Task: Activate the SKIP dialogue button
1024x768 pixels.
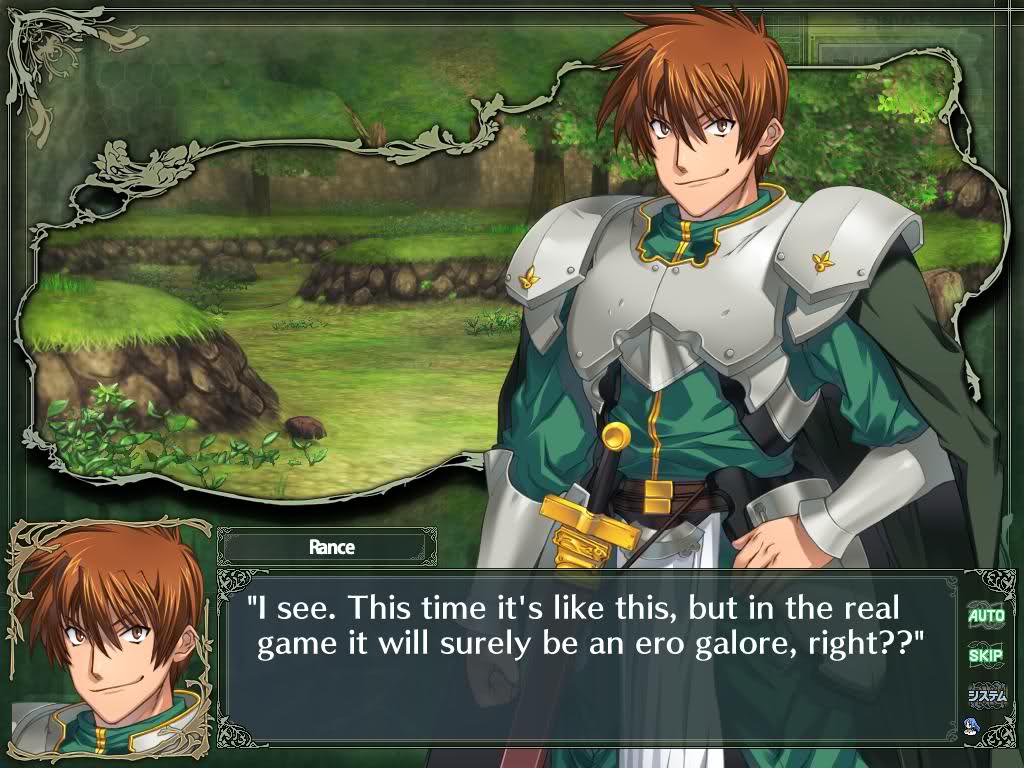Action: (986, 655)
